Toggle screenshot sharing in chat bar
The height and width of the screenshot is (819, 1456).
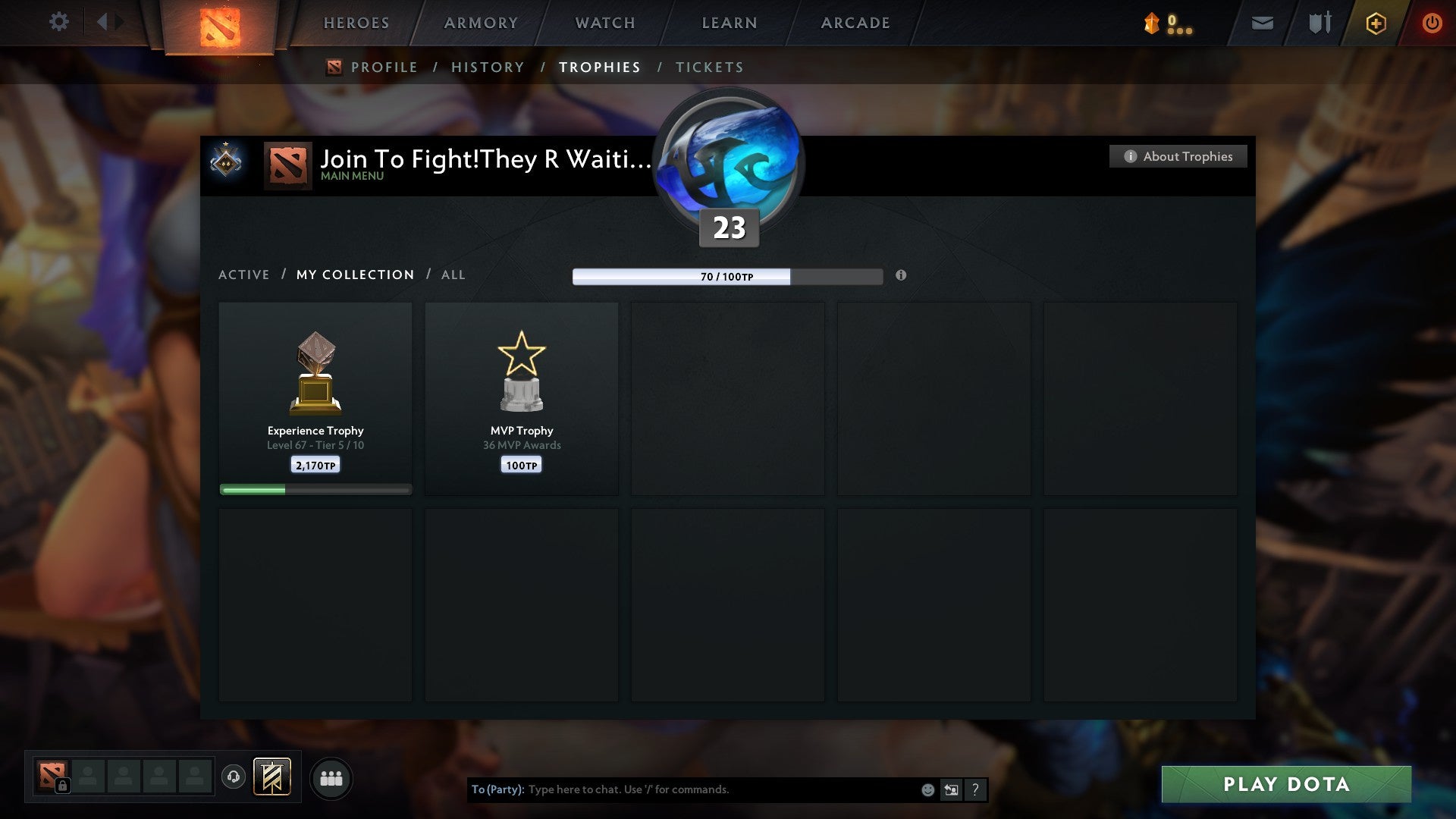951,789
